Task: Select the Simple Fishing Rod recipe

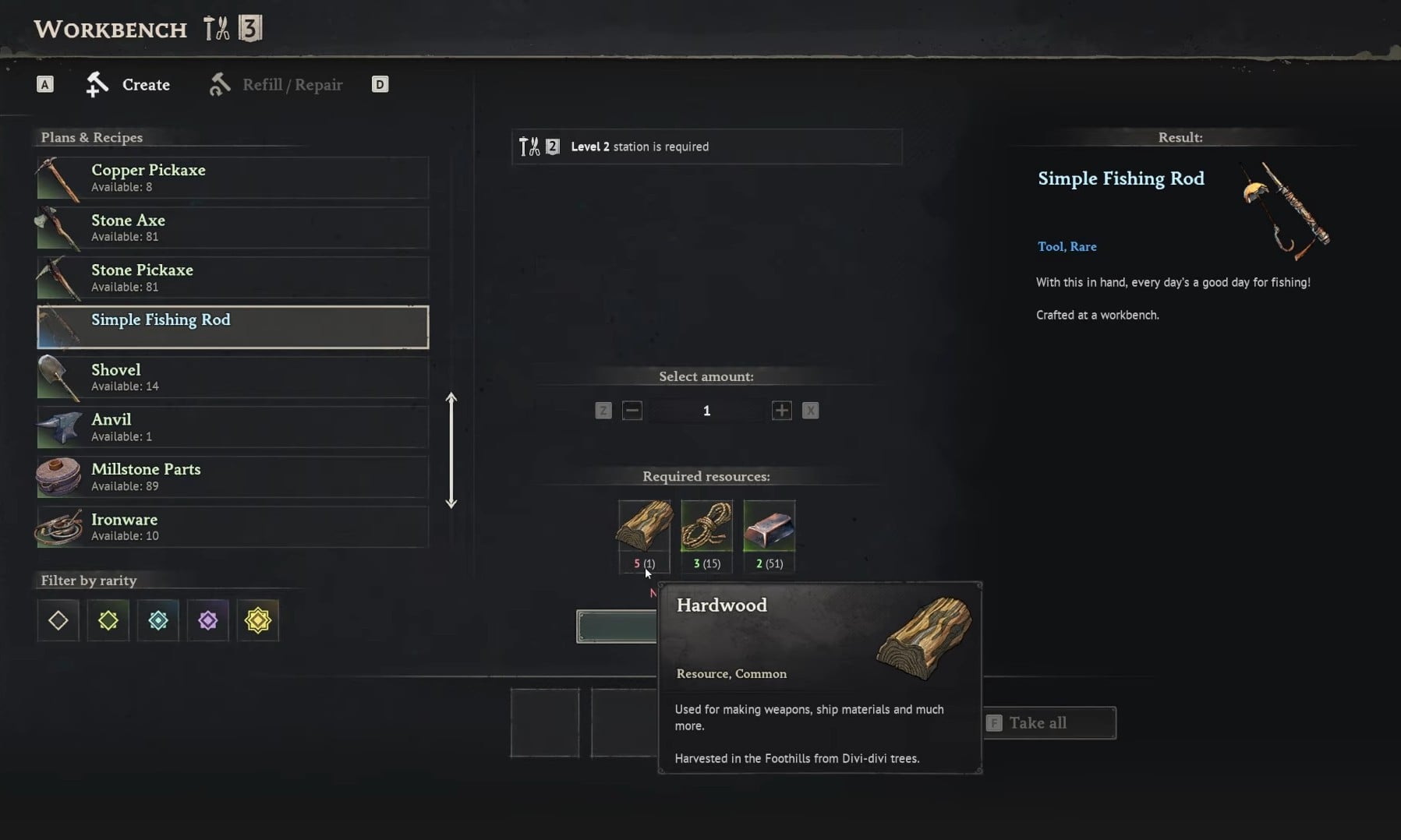Action: (x=232, y=327)
